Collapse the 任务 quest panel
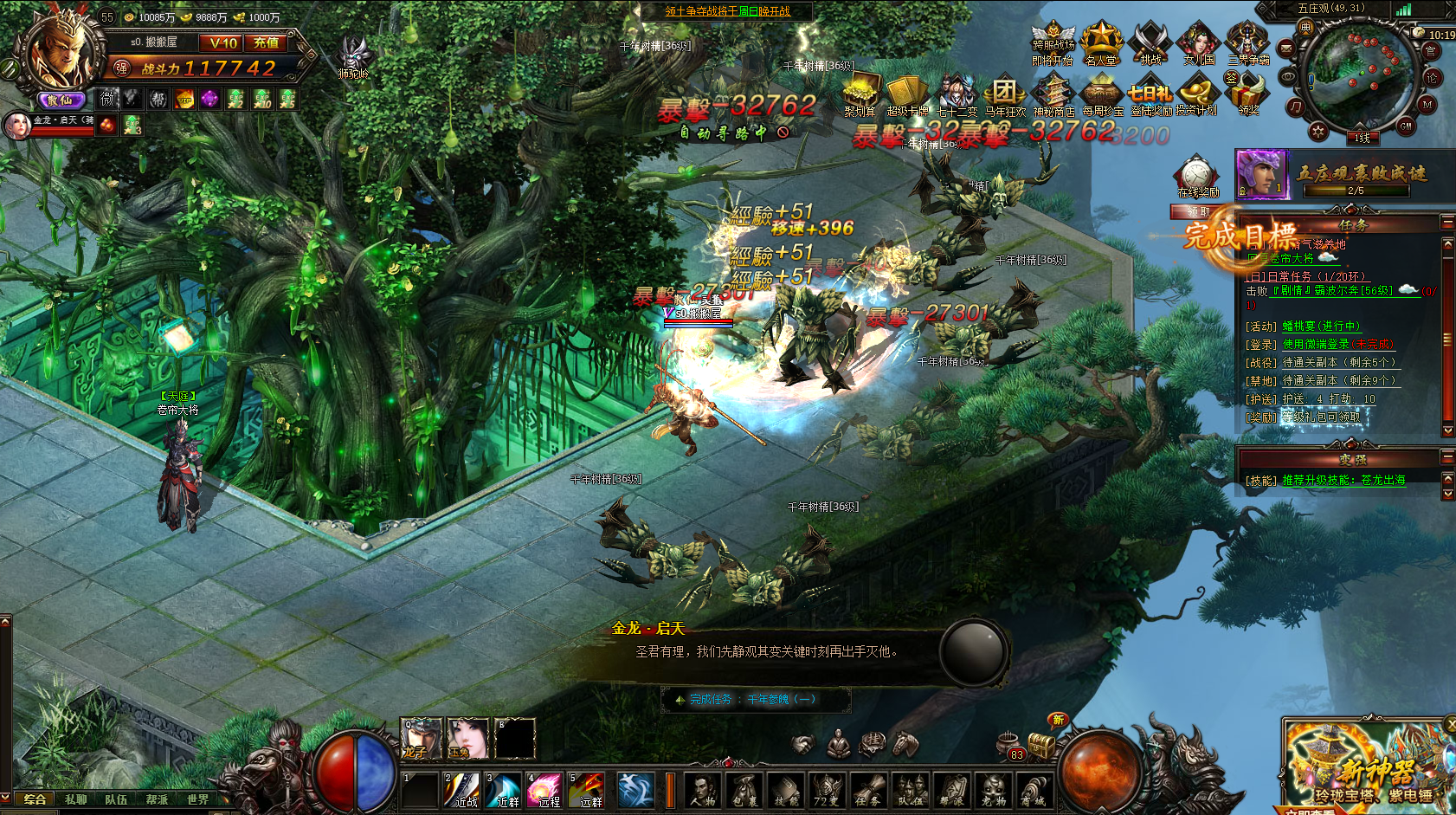1456x815 pixels. pyautogui.click(x=1447, y=223)
